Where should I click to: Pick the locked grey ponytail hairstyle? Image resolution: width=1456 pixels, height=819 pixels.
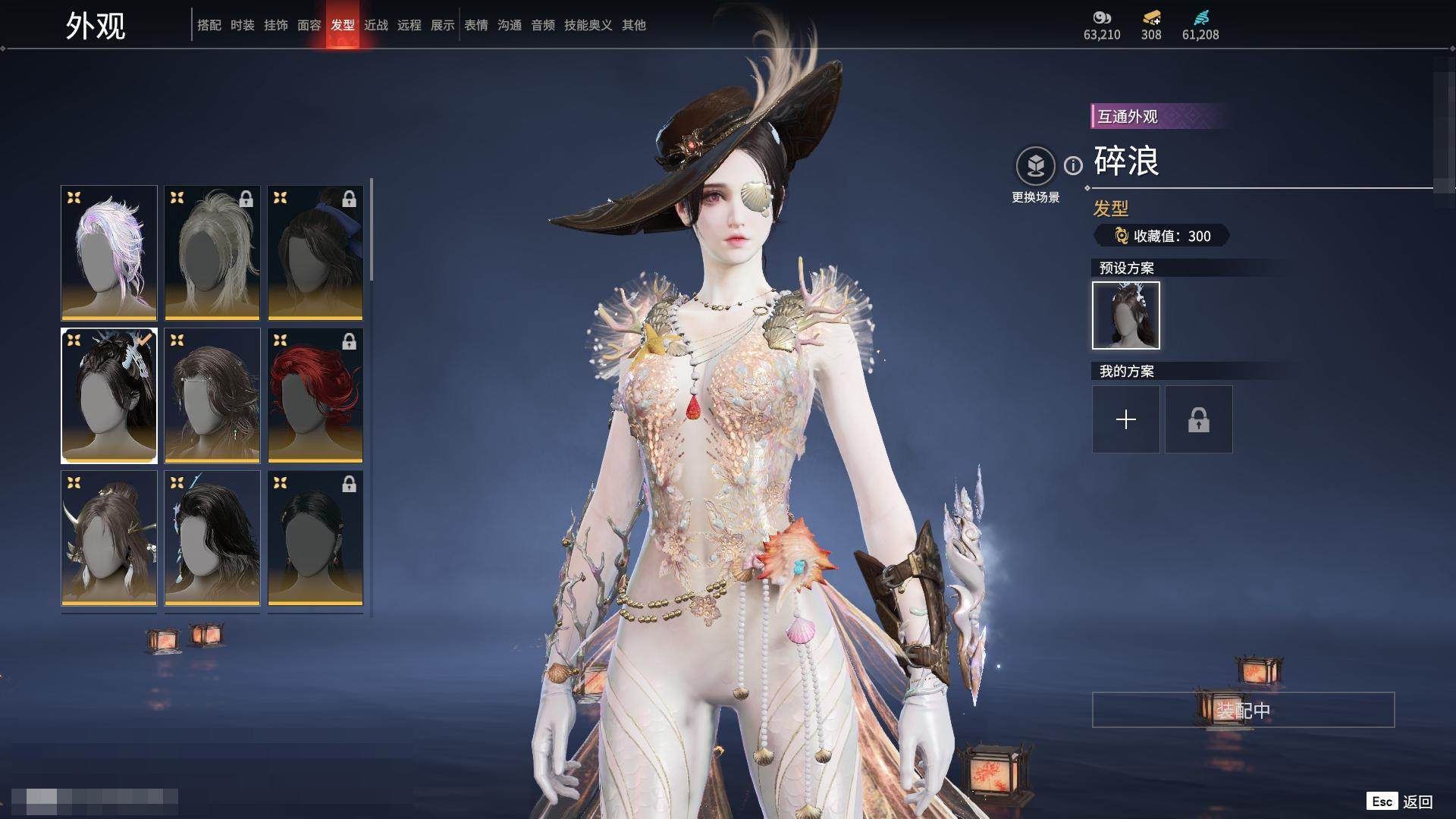[x=212, y=253]
